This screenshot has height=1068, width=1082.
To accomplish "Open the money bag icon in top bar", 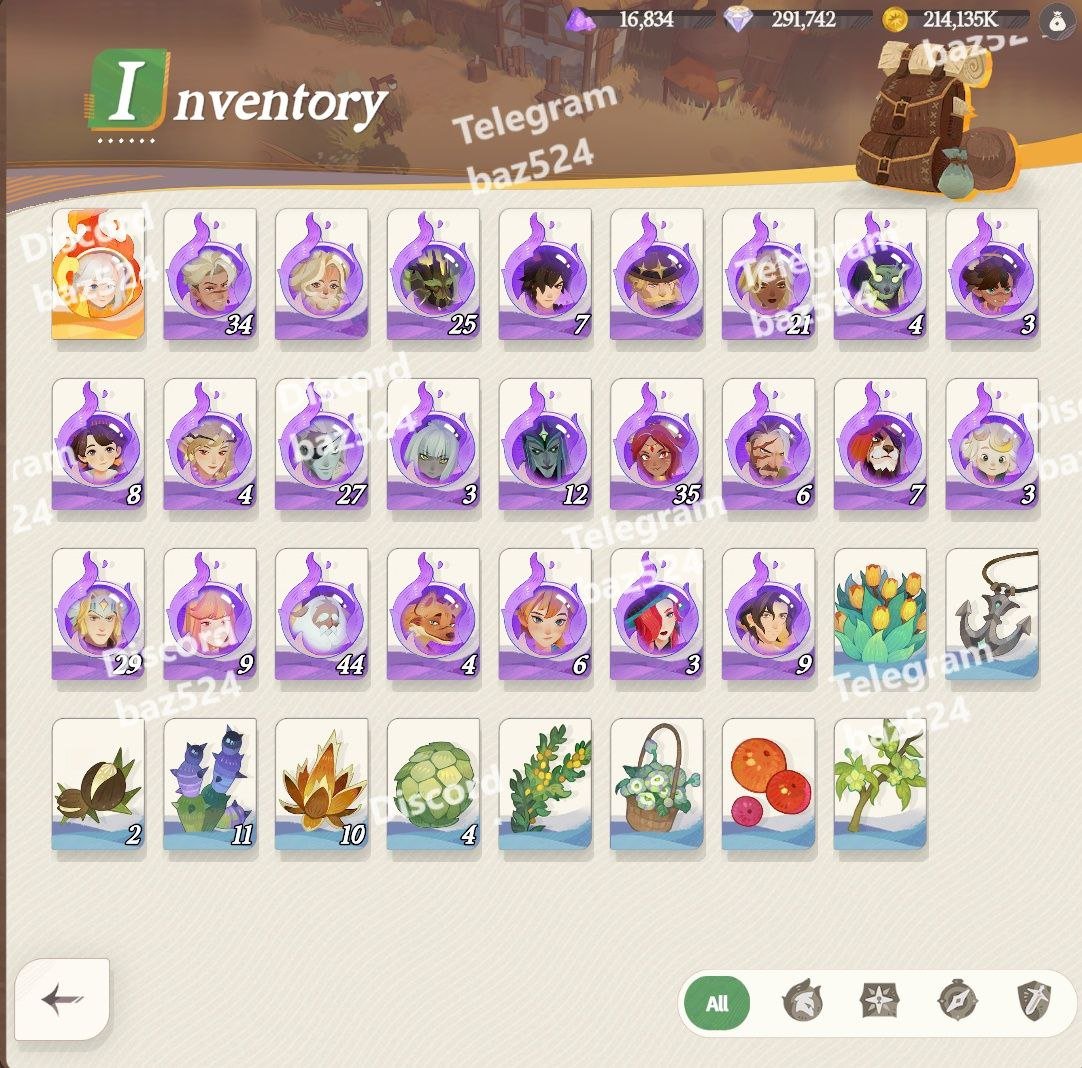I will [x=1057, y=19].
